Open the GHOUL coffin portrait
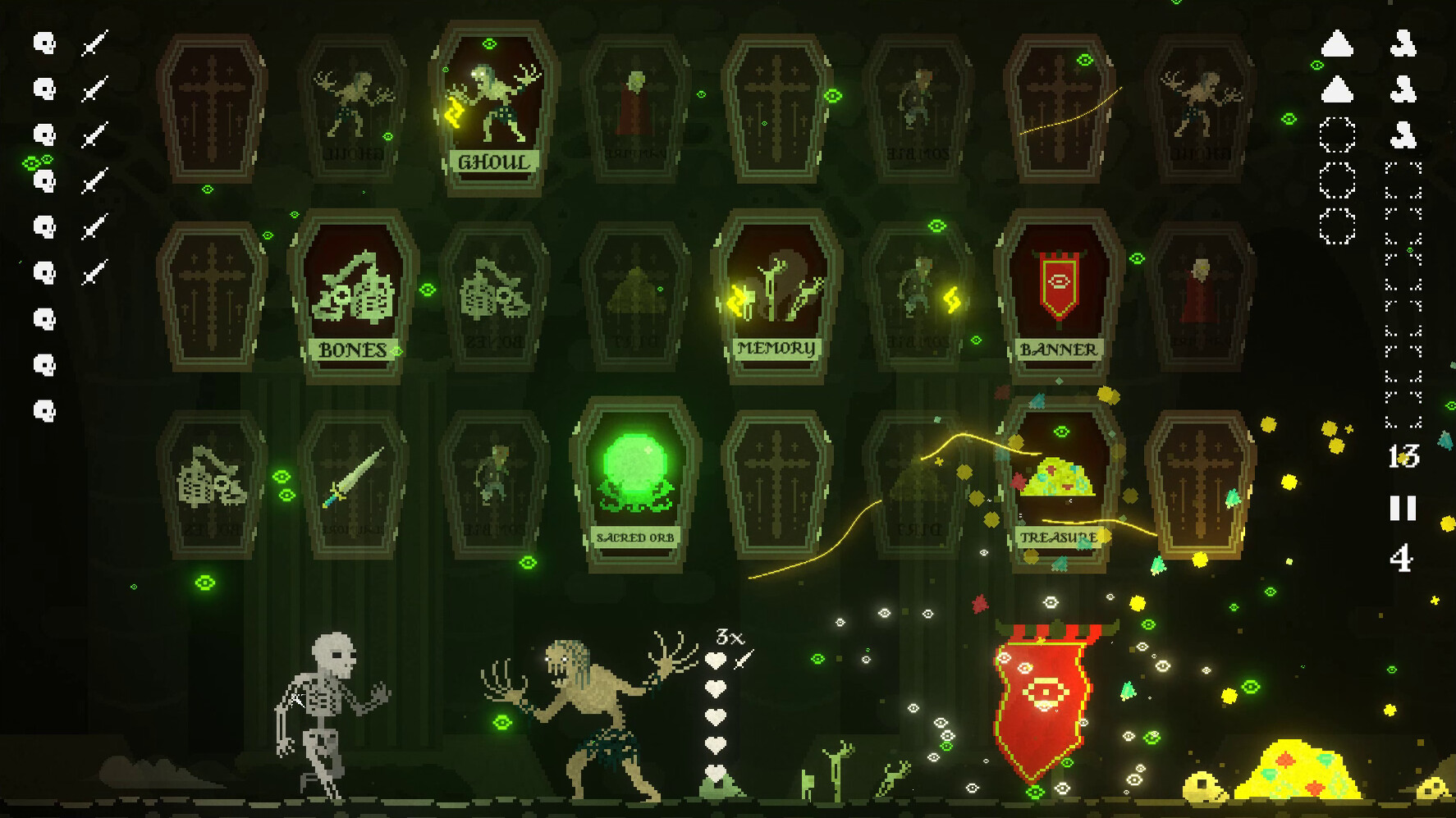 495,107
